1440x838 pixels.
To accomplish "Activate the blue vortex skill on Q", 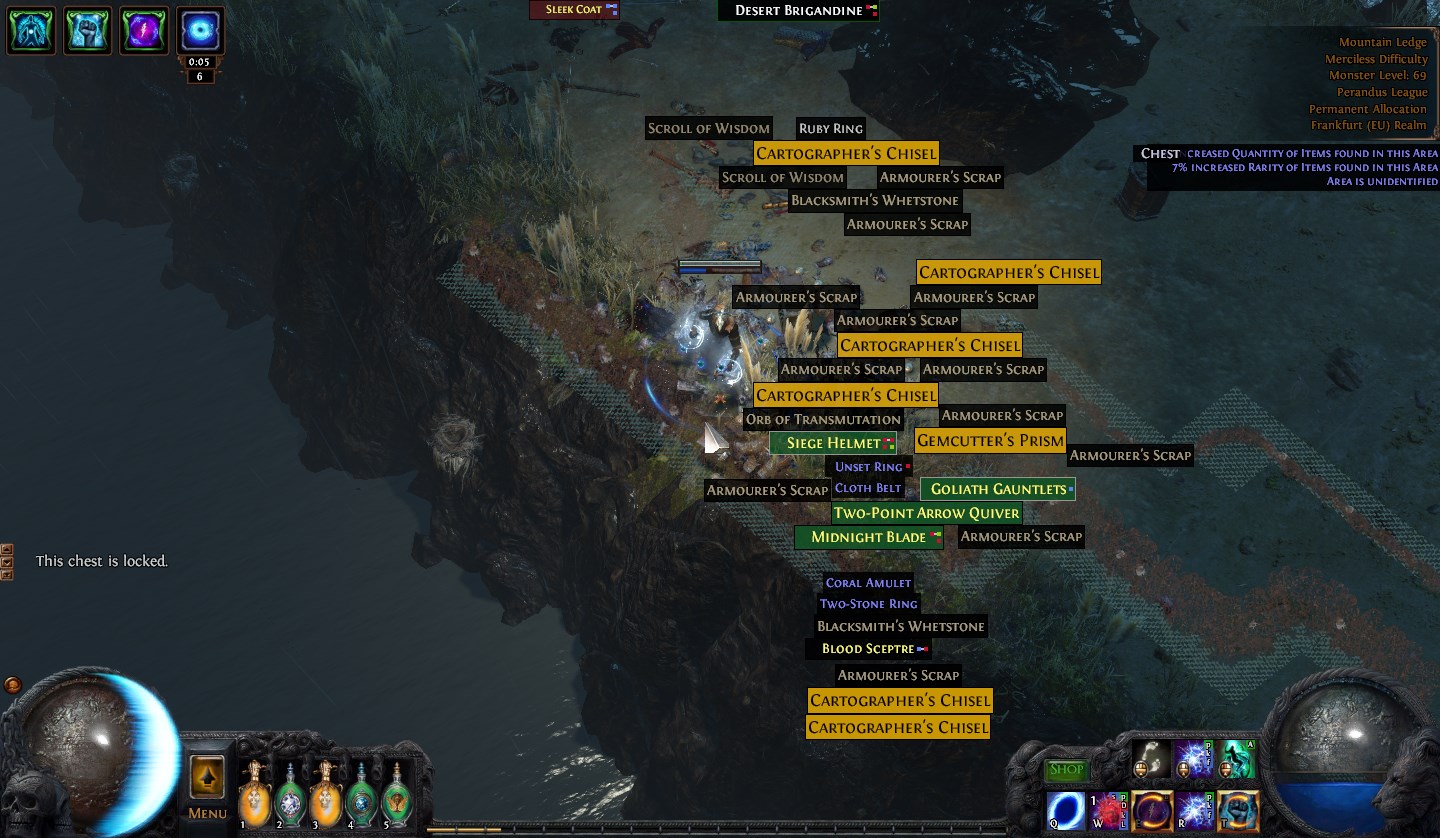I will pos(1064,811).
